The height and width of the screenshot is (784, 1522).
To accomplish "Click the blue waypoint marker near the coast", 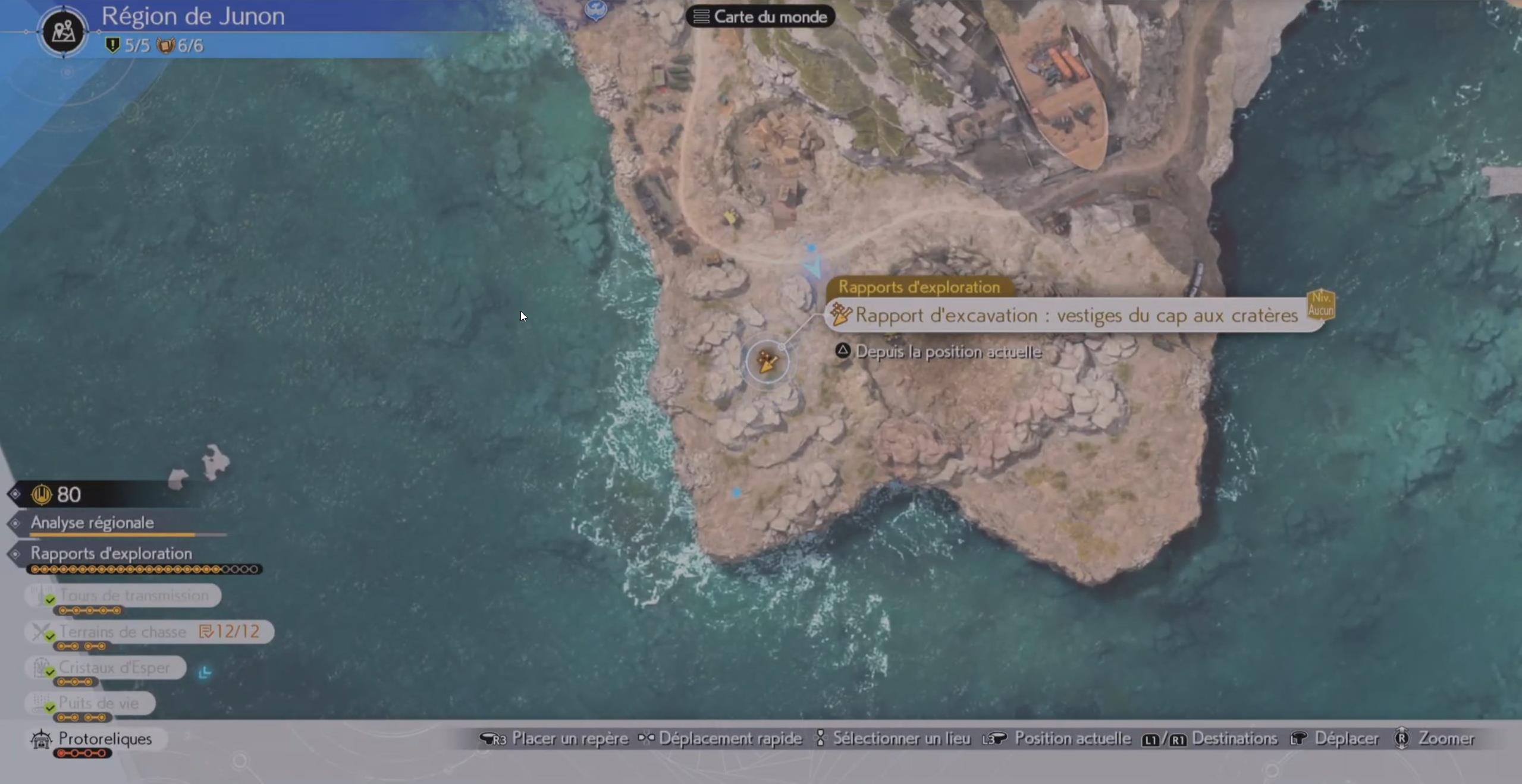I will [738, 492].
